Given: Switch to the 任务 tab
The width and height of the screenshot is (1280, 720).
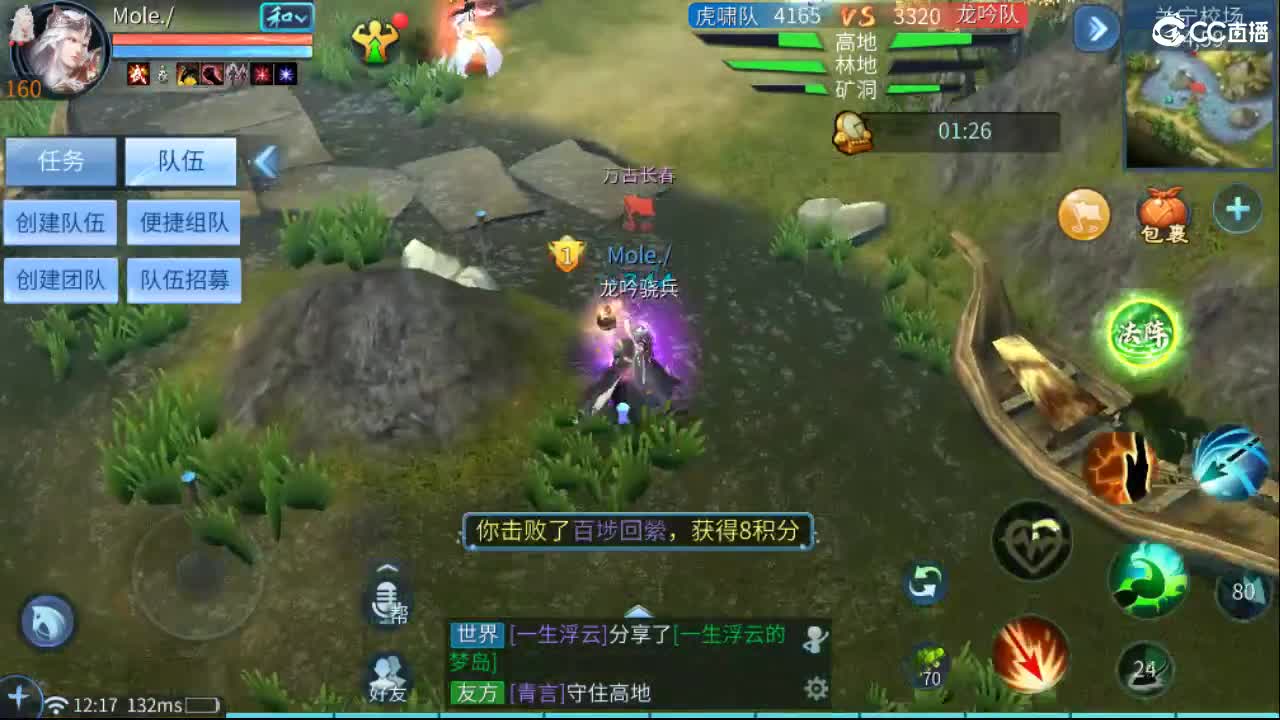Looking at the screenshot, I should (x=61, y=161).
